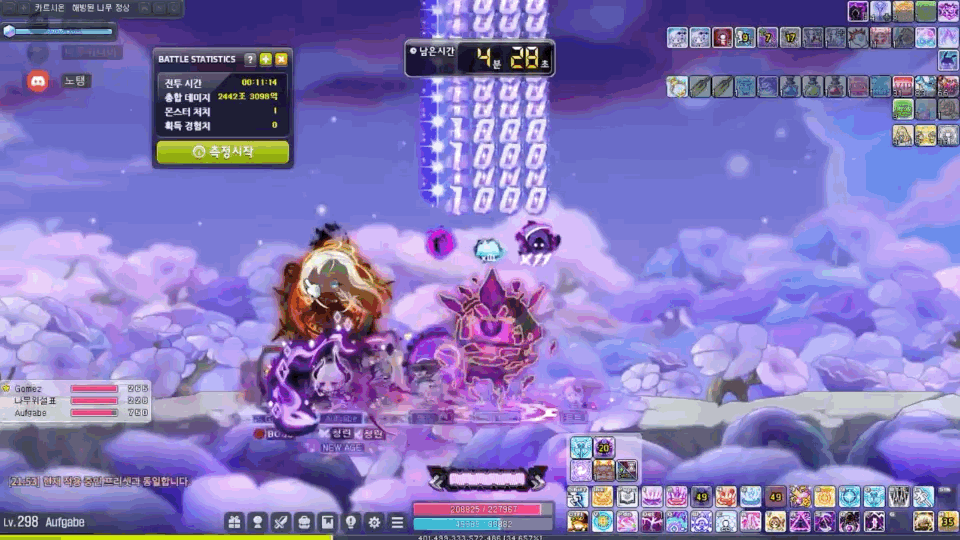Click the red VIP buff icon
This screenshot has width=960, height=540.
(903, 86)
